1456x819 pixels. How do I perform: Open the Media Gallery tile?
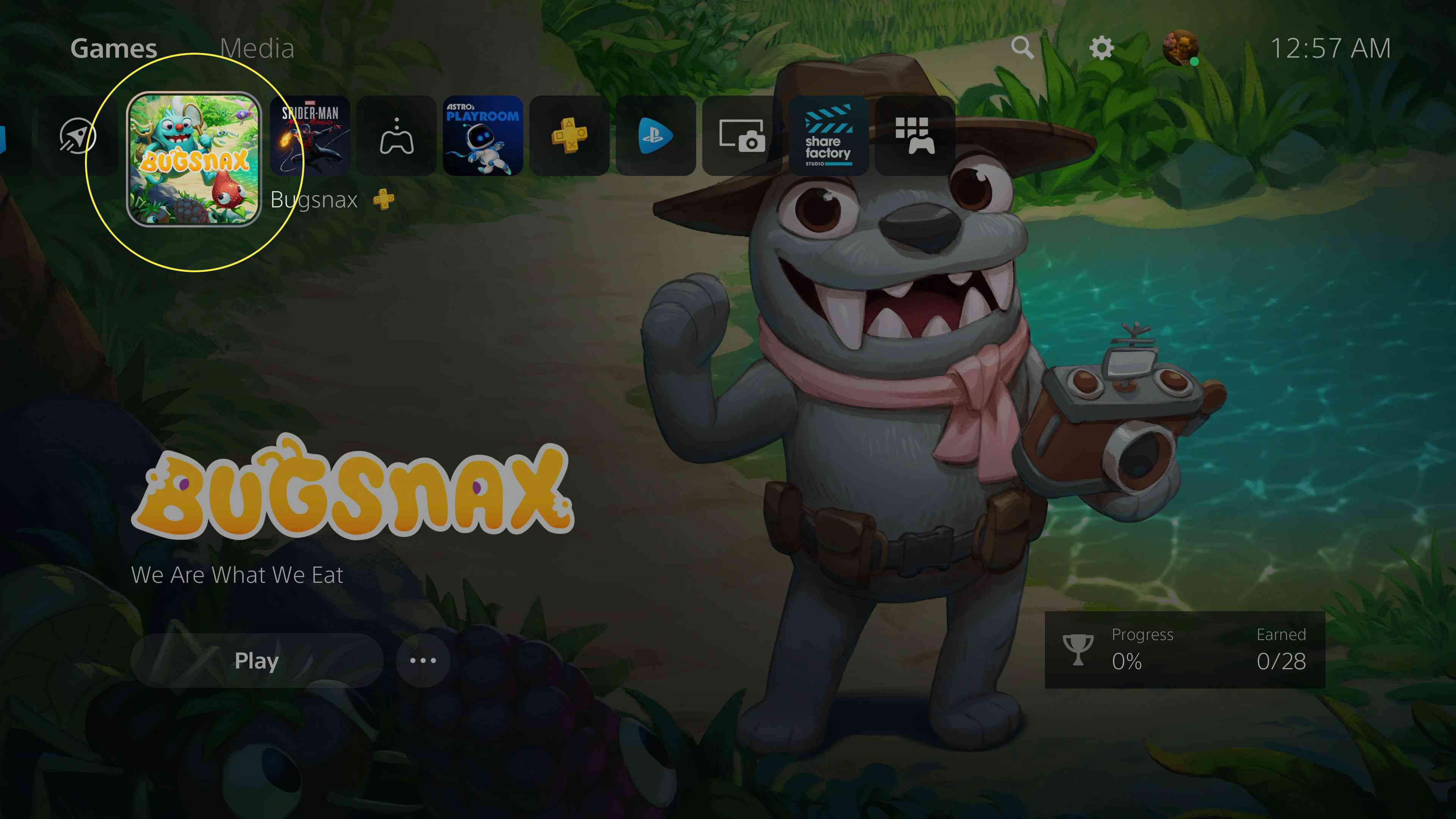742,136
